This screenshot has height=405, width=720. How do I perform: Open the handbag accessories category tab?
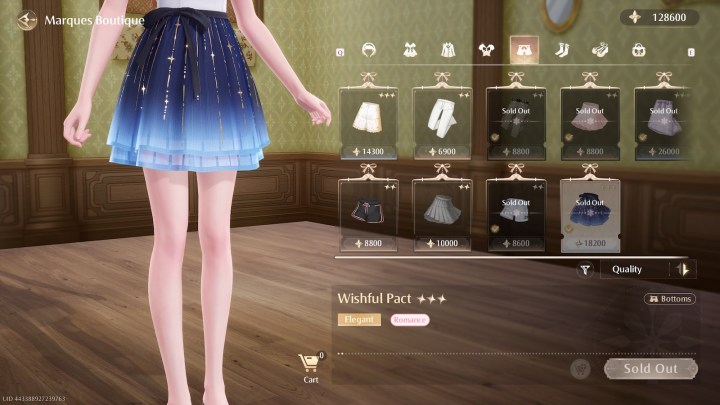(638, 49)
